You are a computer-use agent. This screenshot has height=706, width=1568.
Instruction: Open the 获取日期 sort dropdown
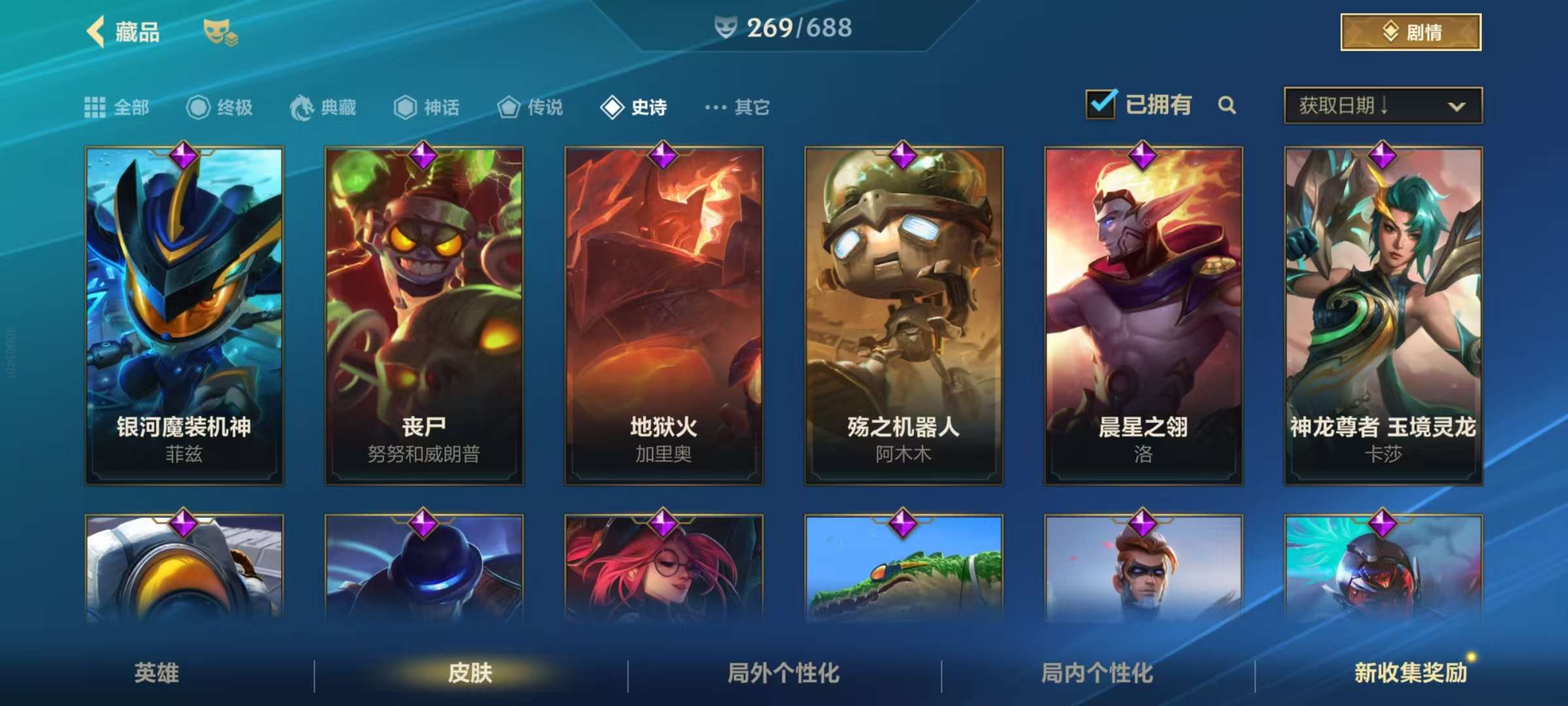point(1382,105)
